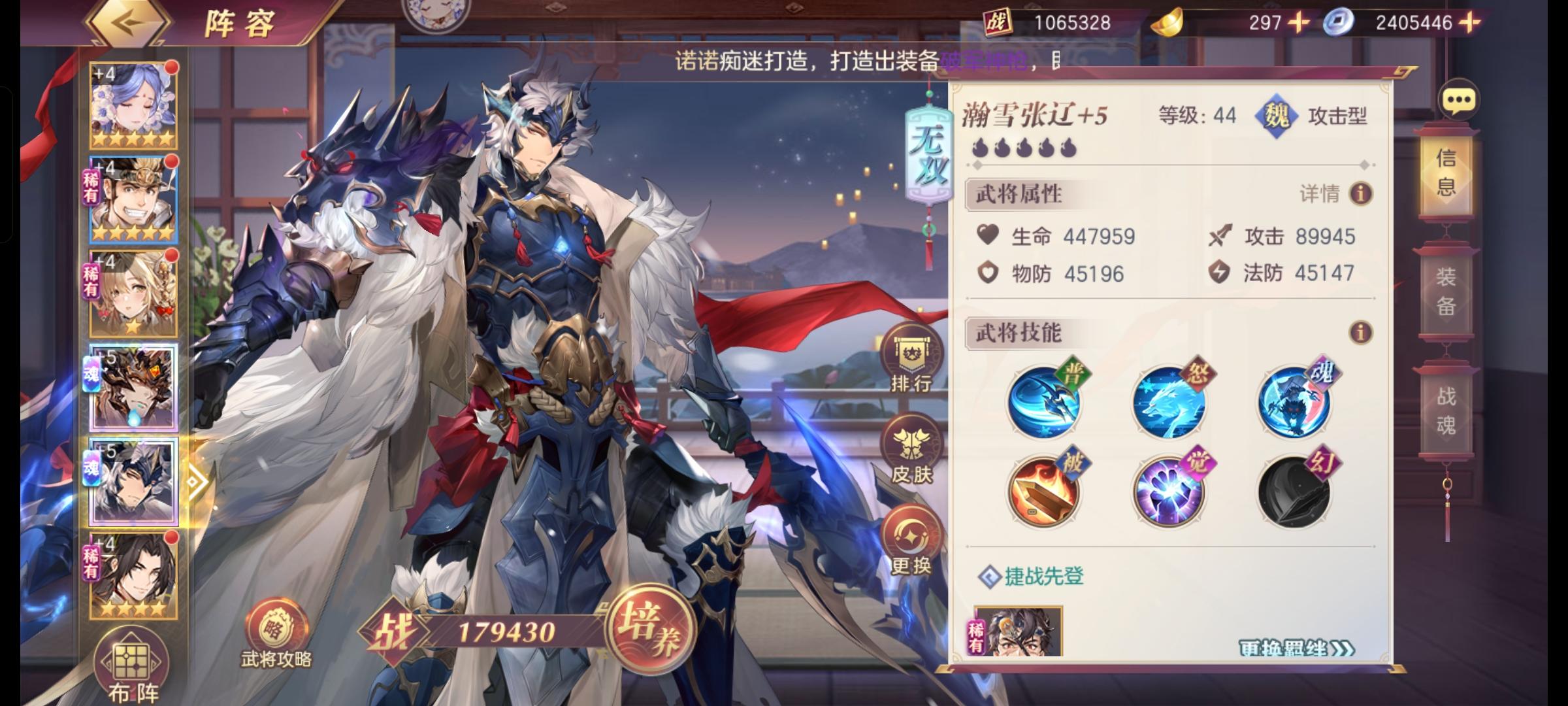Open the 普 basic attack skill icon

pos(1044,401)
